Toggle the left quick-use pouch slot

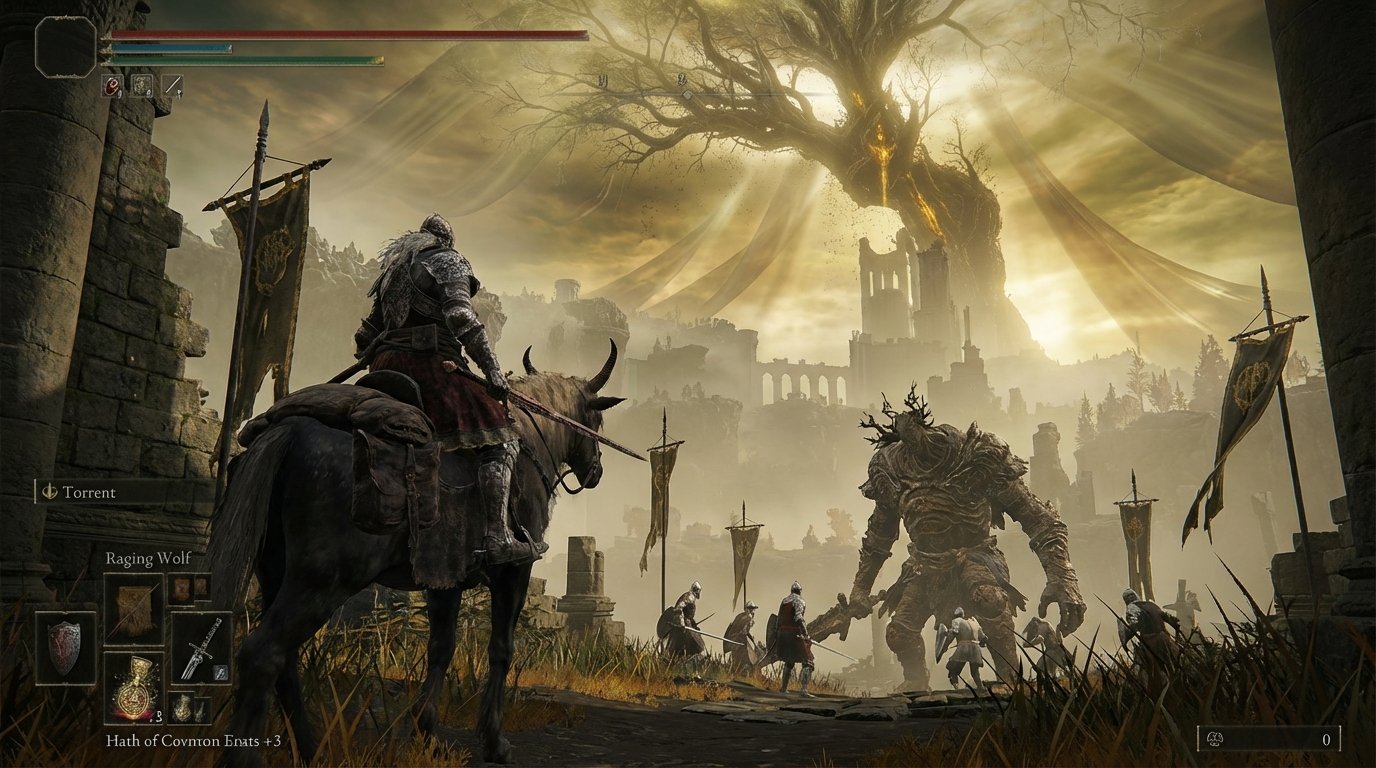tap(184, 707)
